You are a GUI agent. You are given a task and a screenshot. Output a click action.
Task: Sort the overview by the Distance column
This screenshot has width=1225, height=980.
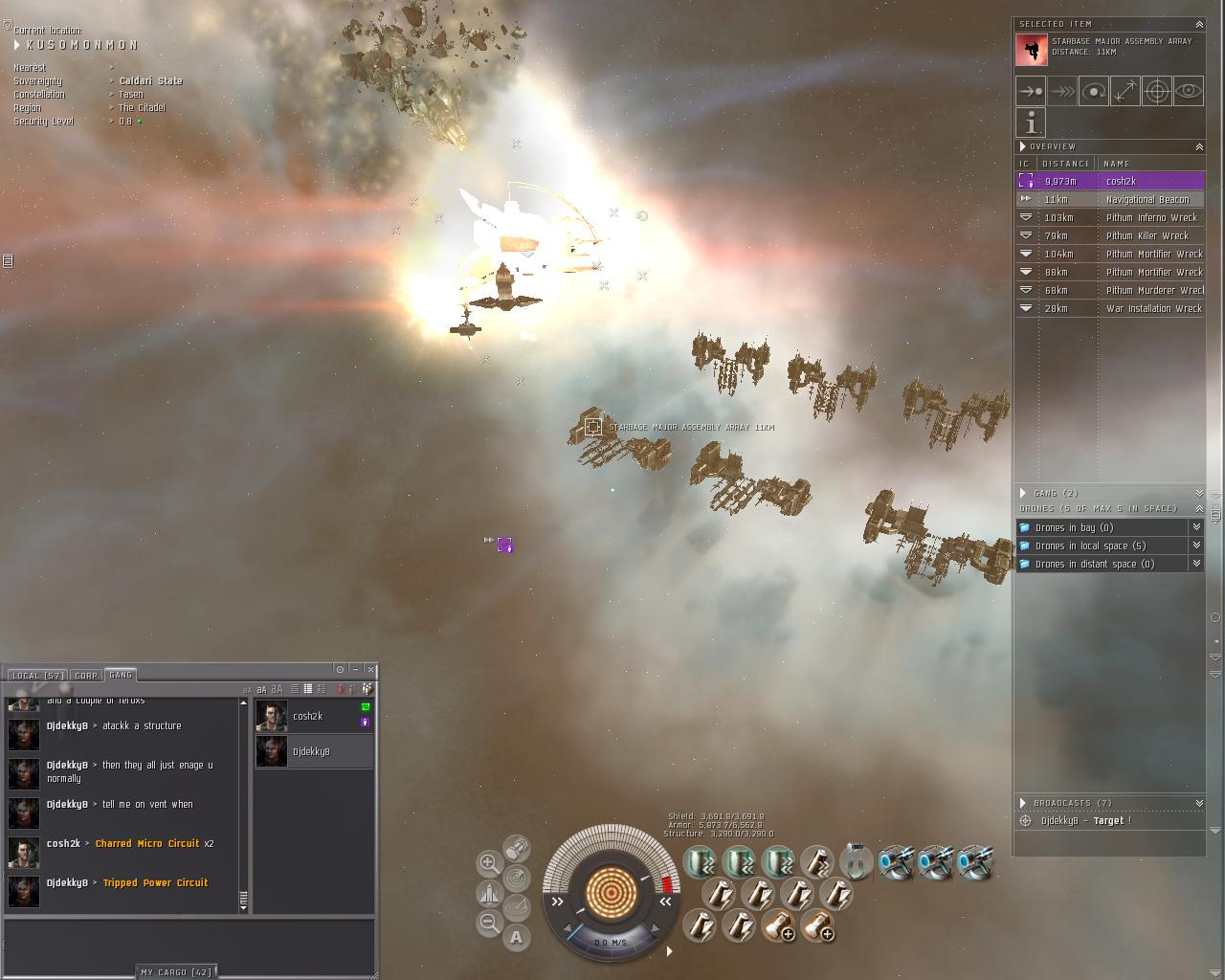coord(1065,164)
